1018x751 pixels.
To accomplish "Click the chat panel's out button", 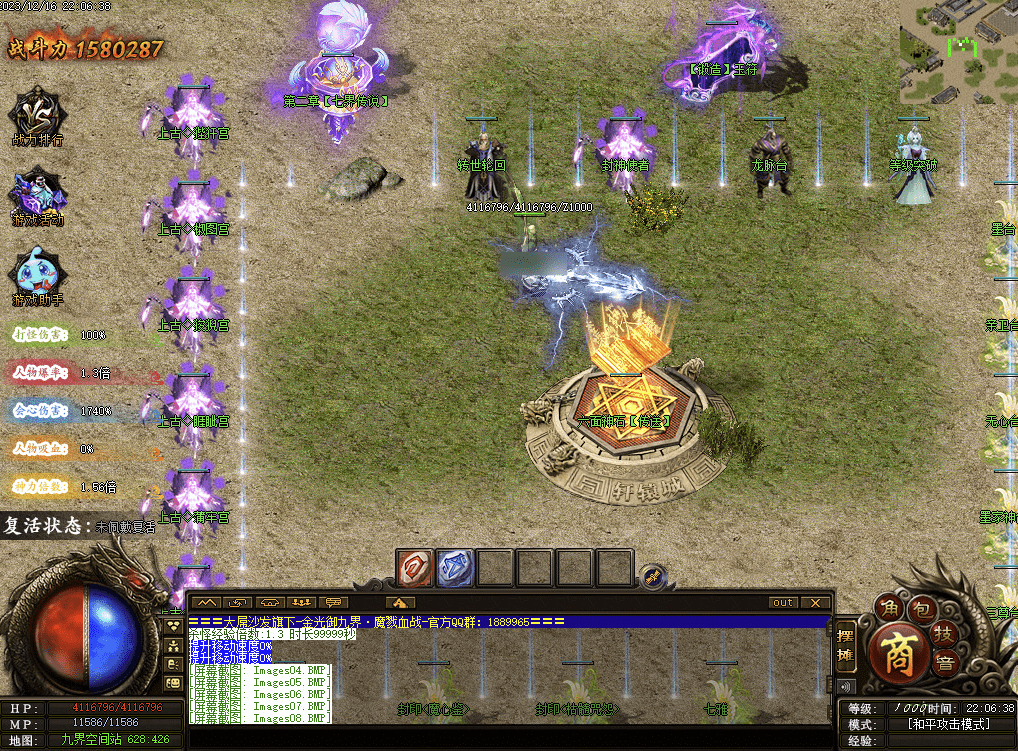I will 782,603.
